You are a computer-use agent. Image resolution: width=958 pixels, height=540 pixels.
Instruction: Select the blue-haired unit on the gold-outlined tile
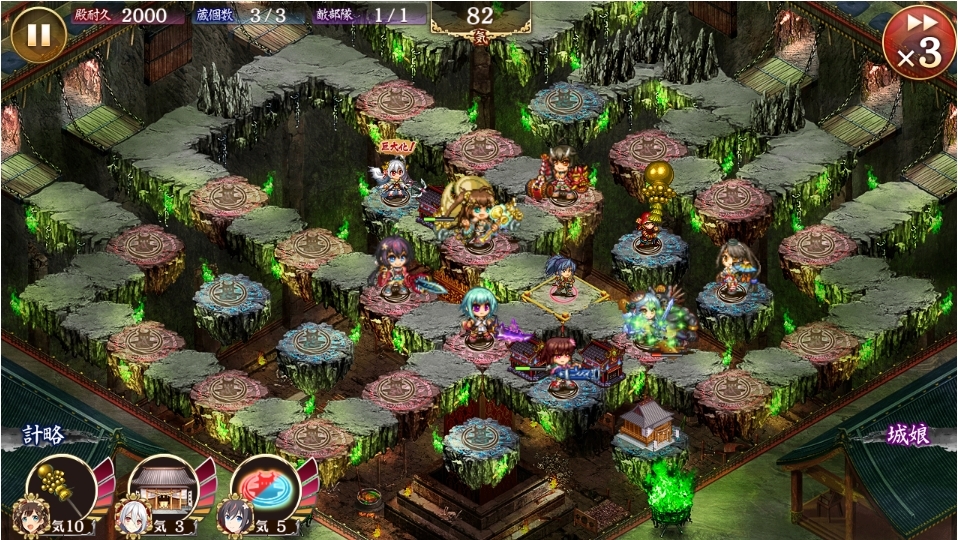pos(561,279)
